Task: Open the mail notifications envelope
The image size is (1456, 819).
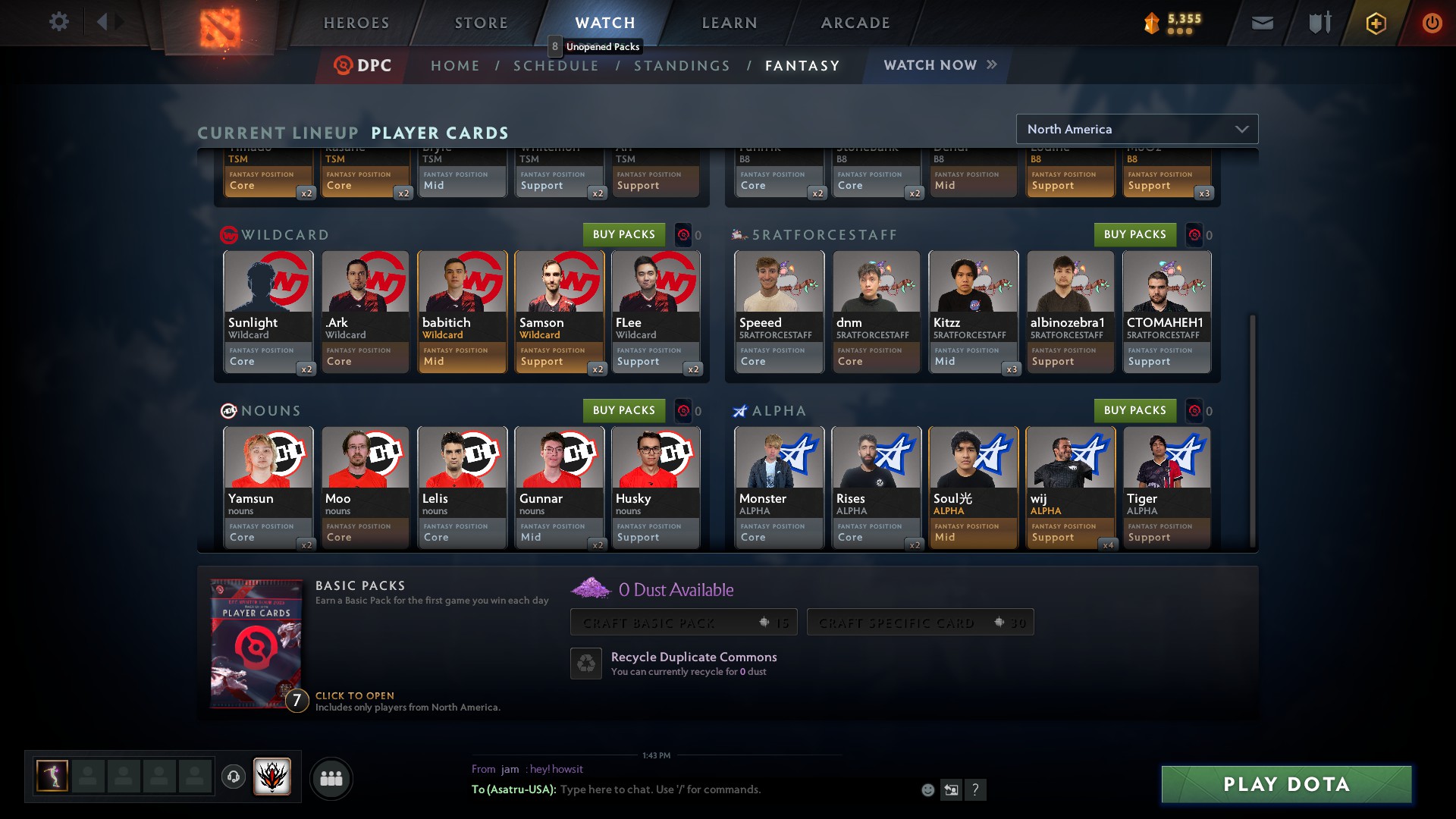Action: (1261, 22)
